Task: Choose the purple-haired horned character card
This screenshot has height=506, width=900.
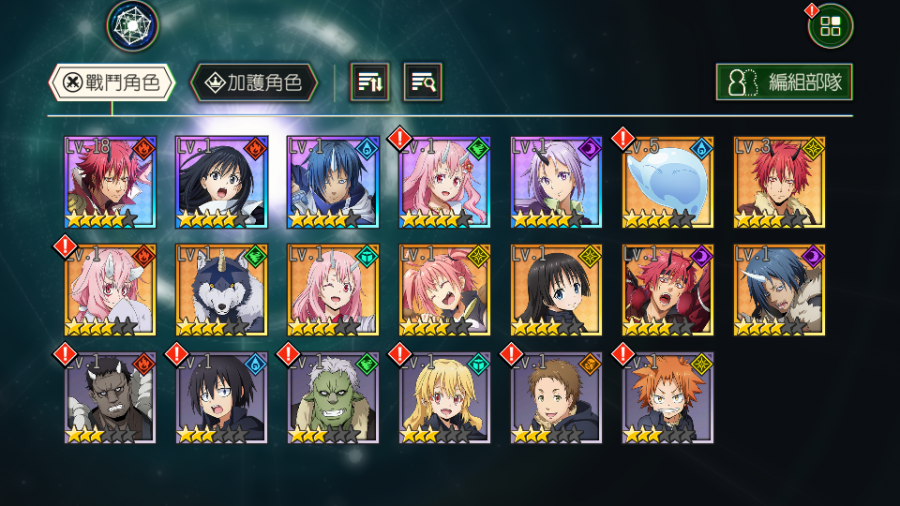Action: [556, 182]
